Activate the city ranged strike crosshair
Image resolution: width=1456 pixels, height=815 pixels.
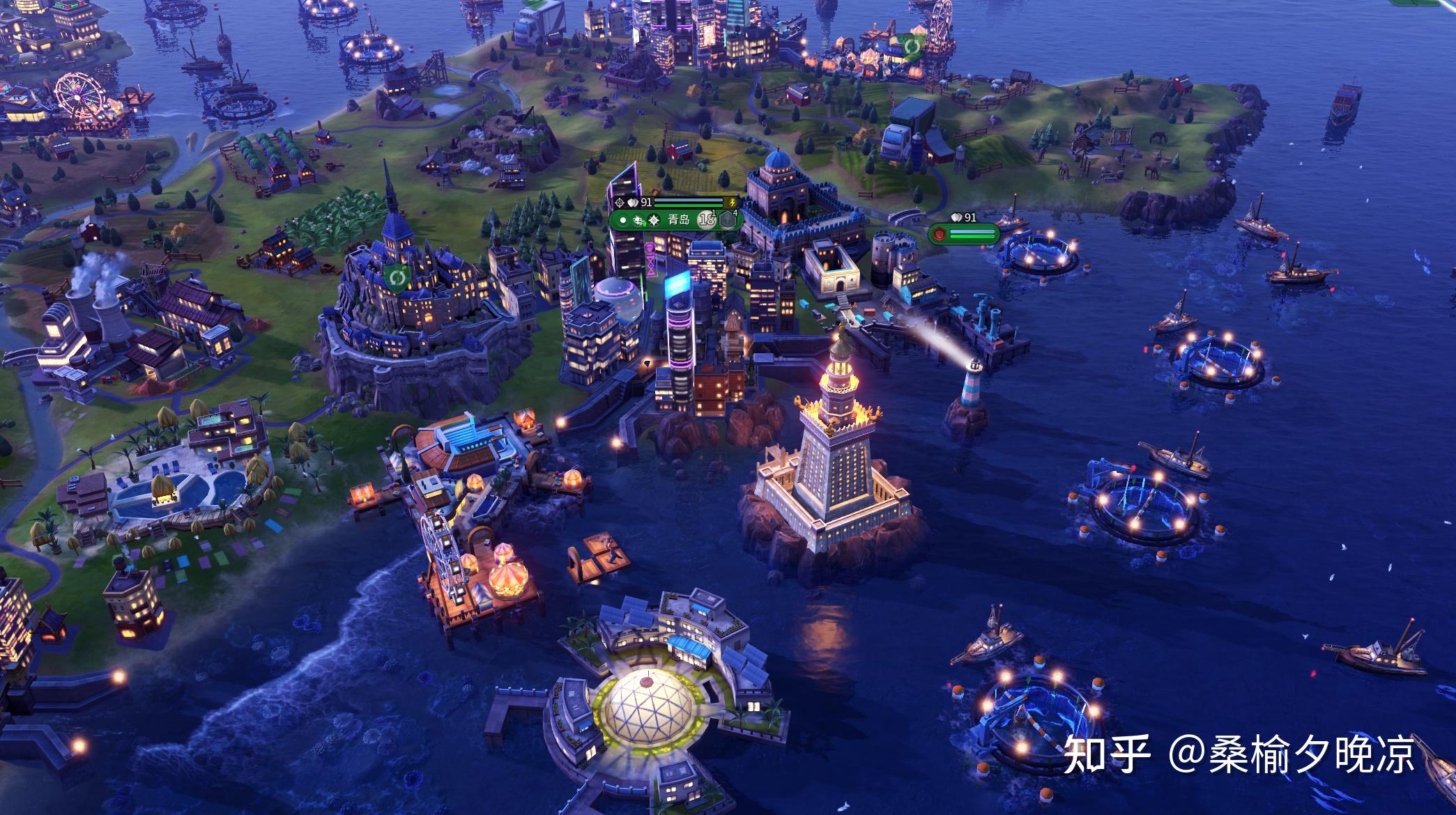click(x=619, y=203)
